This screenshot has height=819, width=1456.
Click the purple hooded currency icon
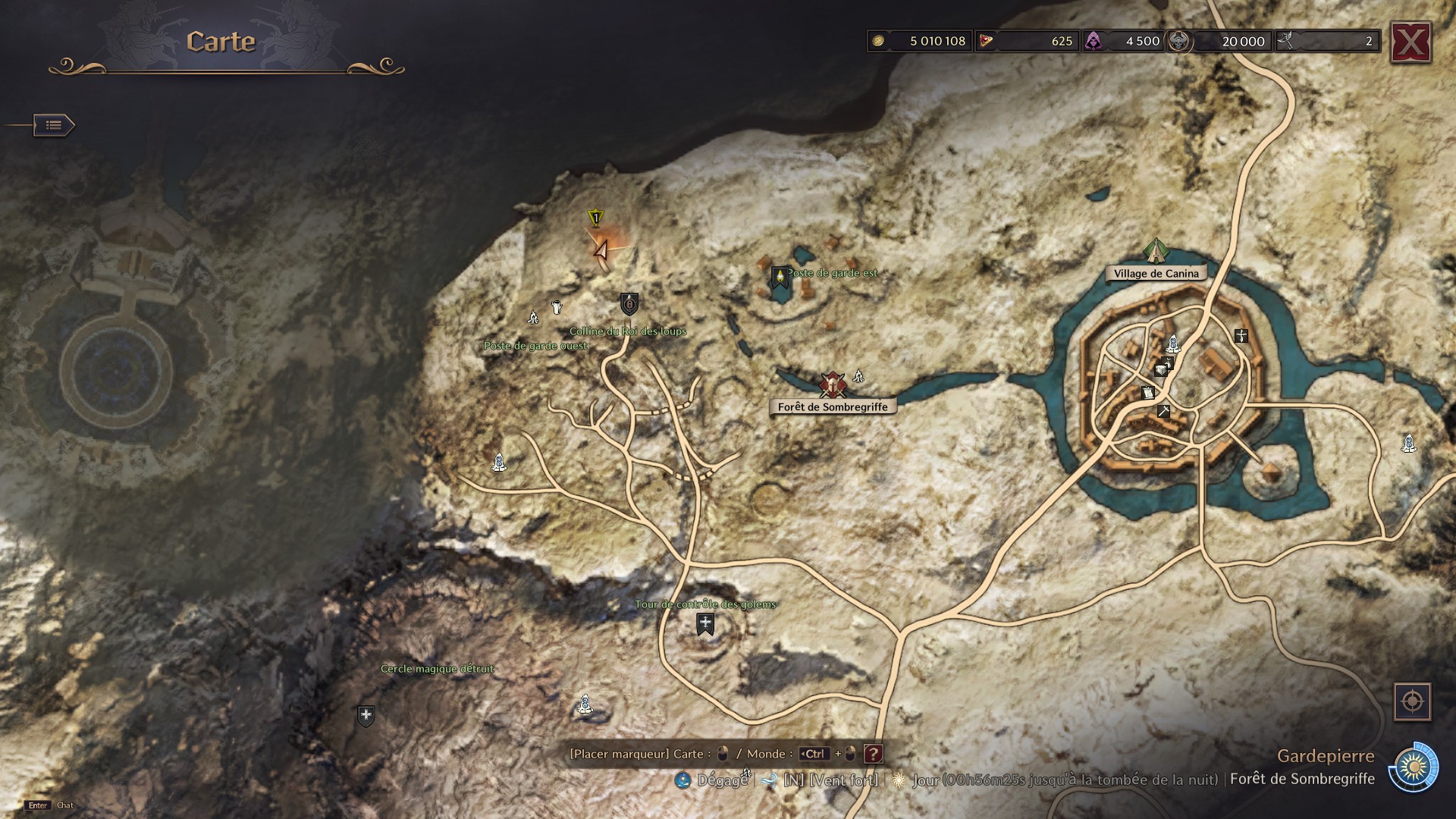click(x=1094, y=41)
